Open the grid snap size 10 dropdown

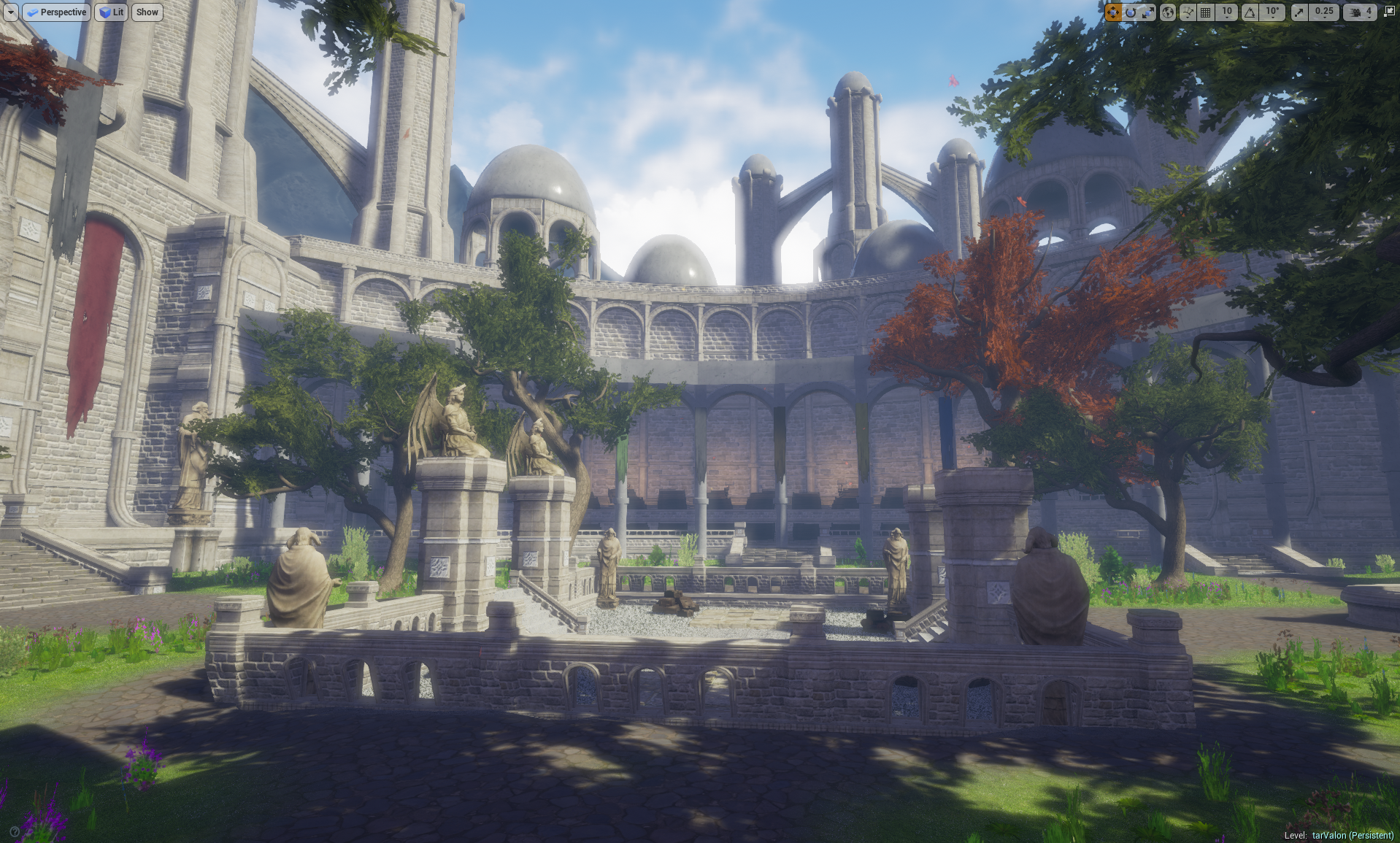(1227, 12)
